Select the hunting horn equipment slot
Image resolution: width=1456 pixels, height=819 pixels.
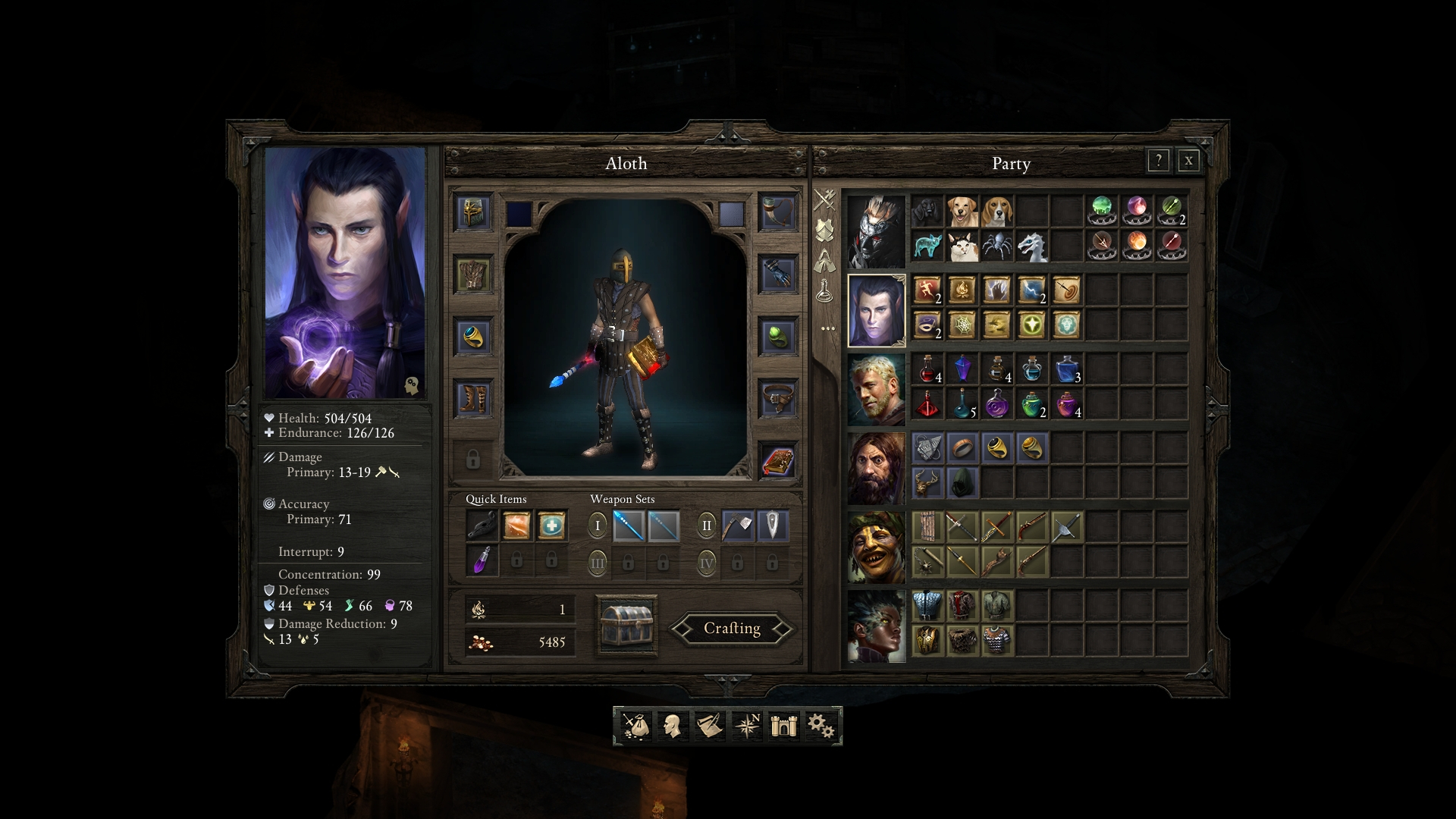(780, 211)
